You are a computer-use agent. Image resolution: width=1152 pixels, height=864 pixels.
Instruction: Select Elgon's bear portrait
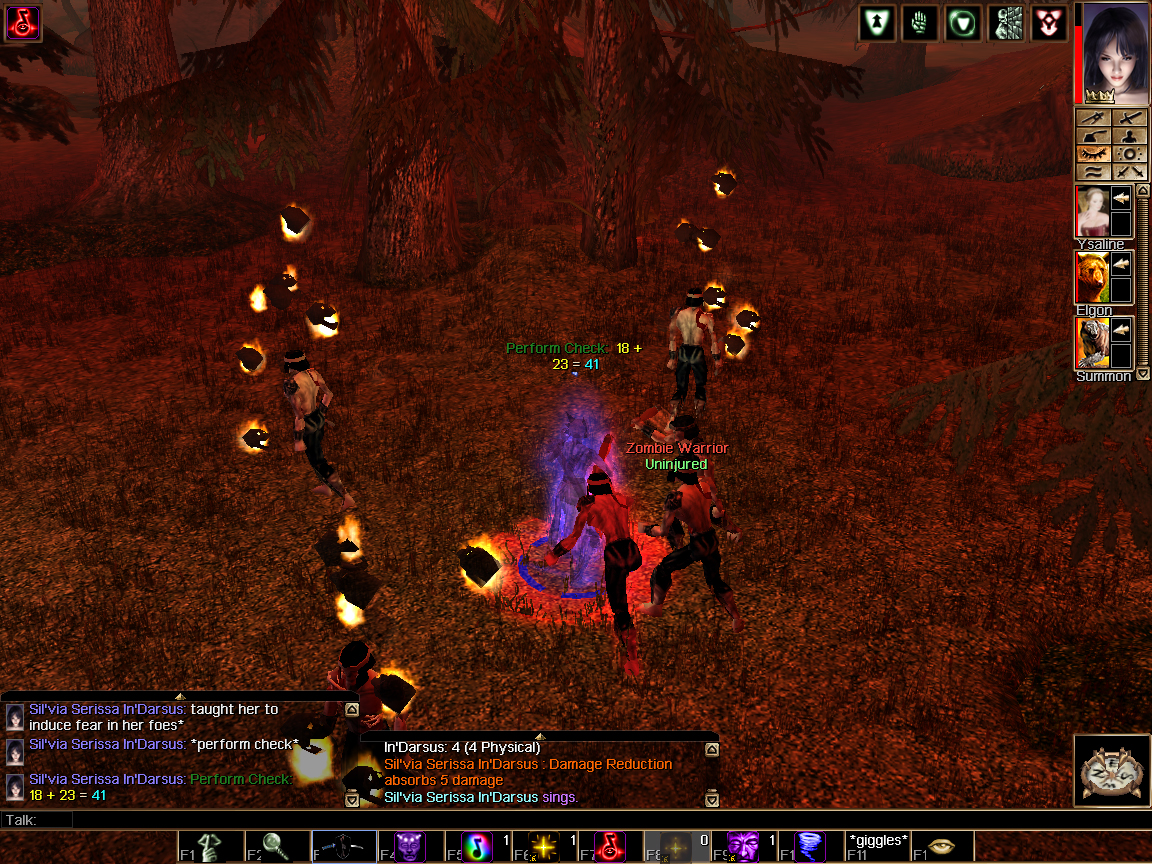click(x=1091, y=277)
